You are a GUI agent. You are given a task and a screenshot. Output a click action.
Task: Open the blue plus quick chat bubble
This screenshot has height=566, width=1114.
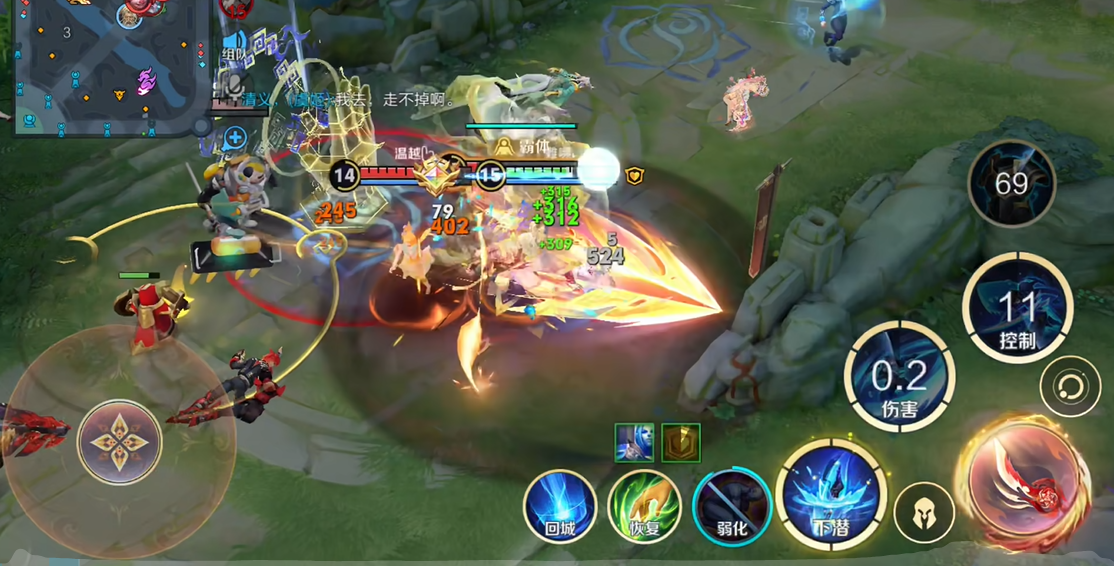(x=235, y=137)
